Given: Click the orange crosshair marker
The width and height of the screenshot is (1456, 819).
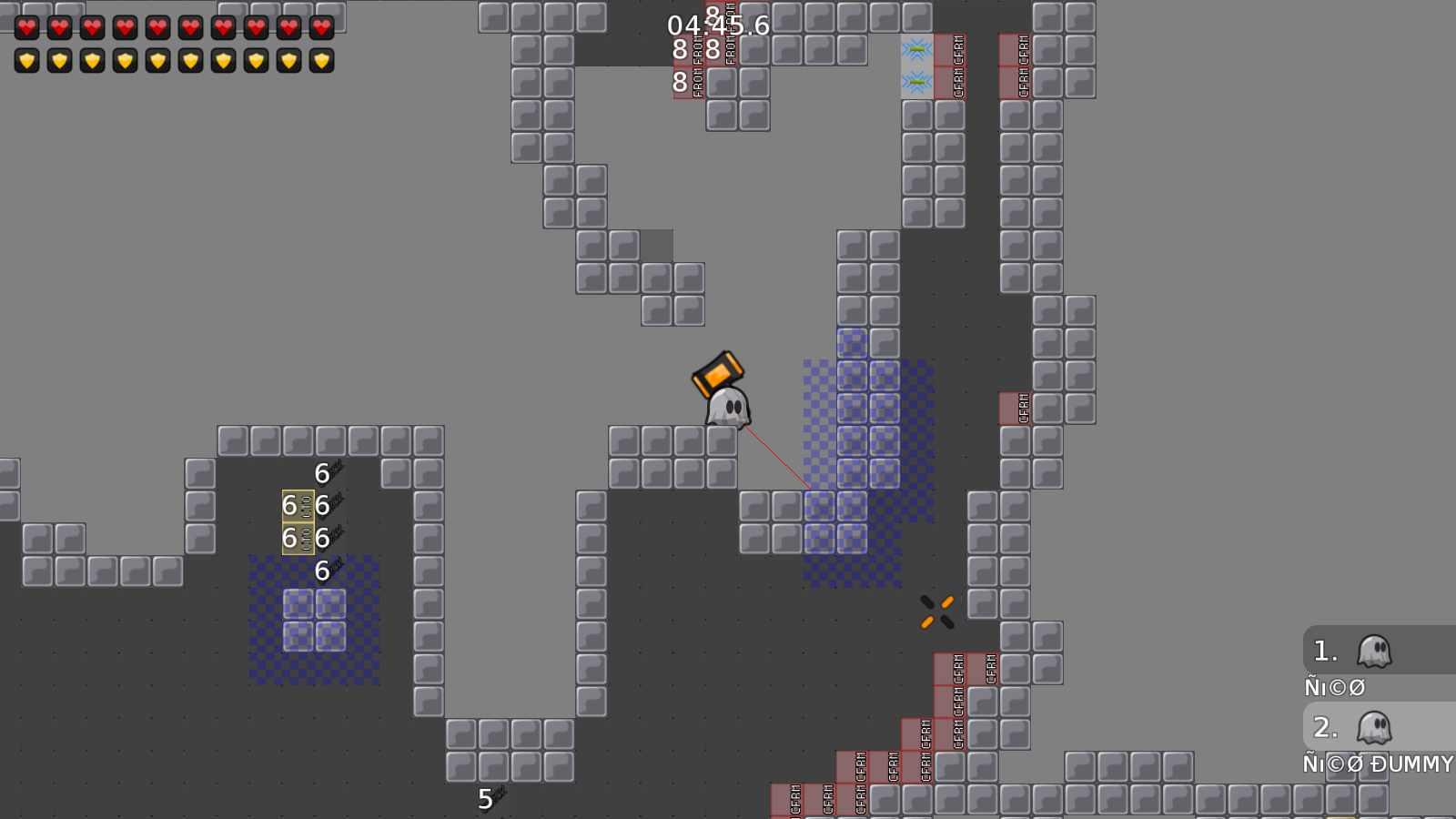Looking at the screenshot, I should [935, 611].
